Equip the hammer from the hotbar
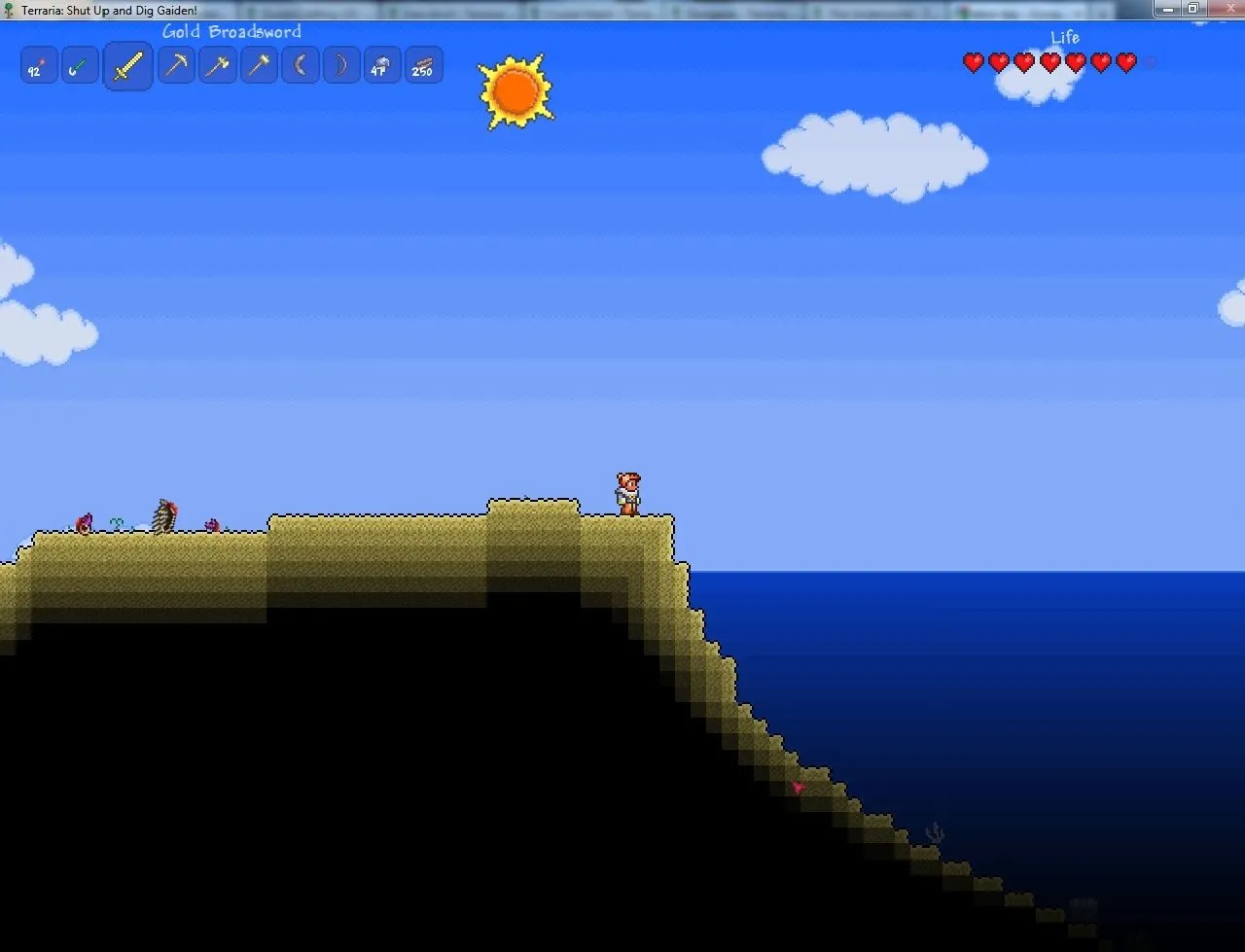1245x952 pixels. (x=259, y=66)
